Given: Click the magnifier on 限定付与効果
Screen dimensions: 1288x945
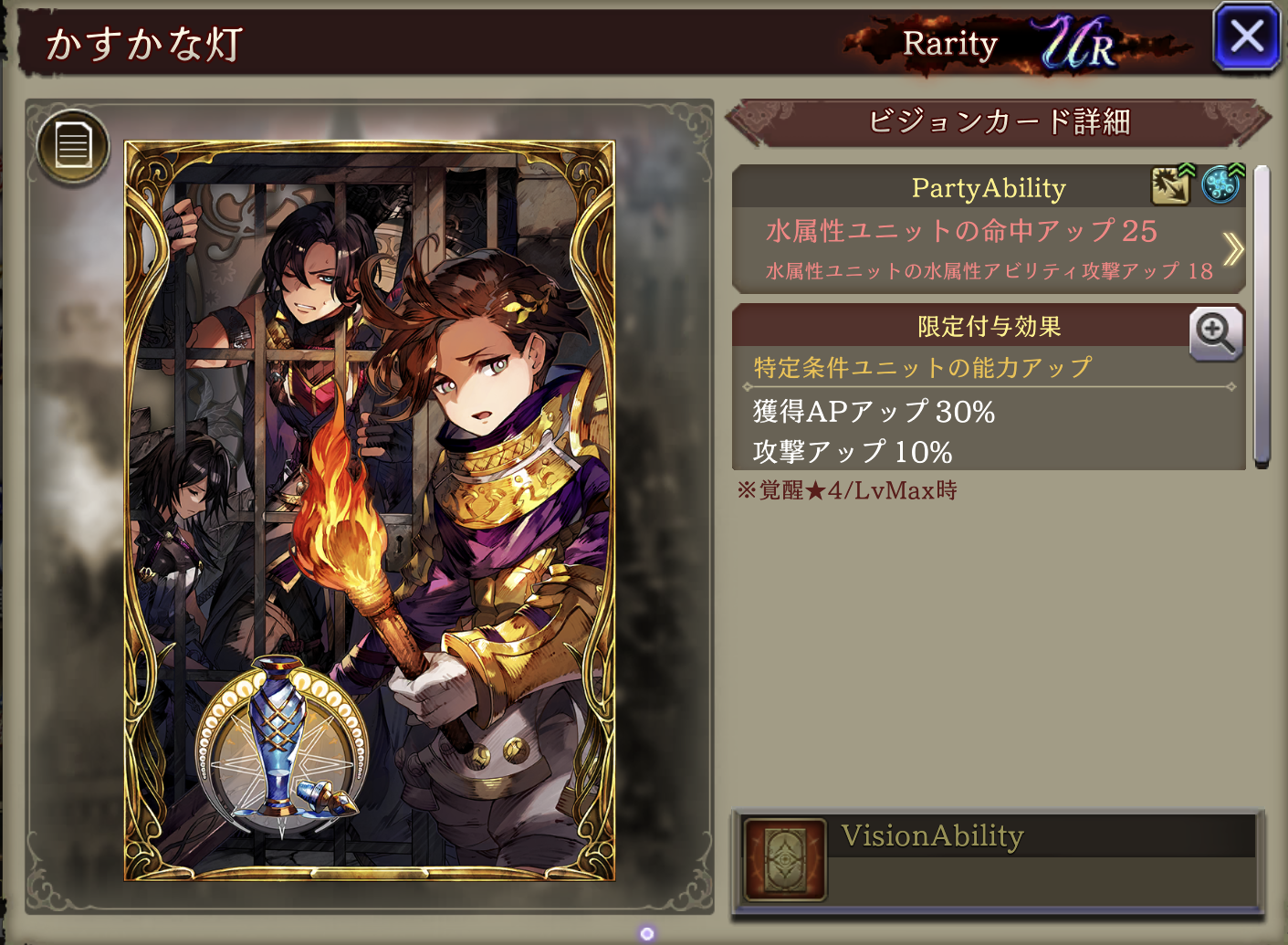Looking at the screenshot, I should (x=1215, y=333).
